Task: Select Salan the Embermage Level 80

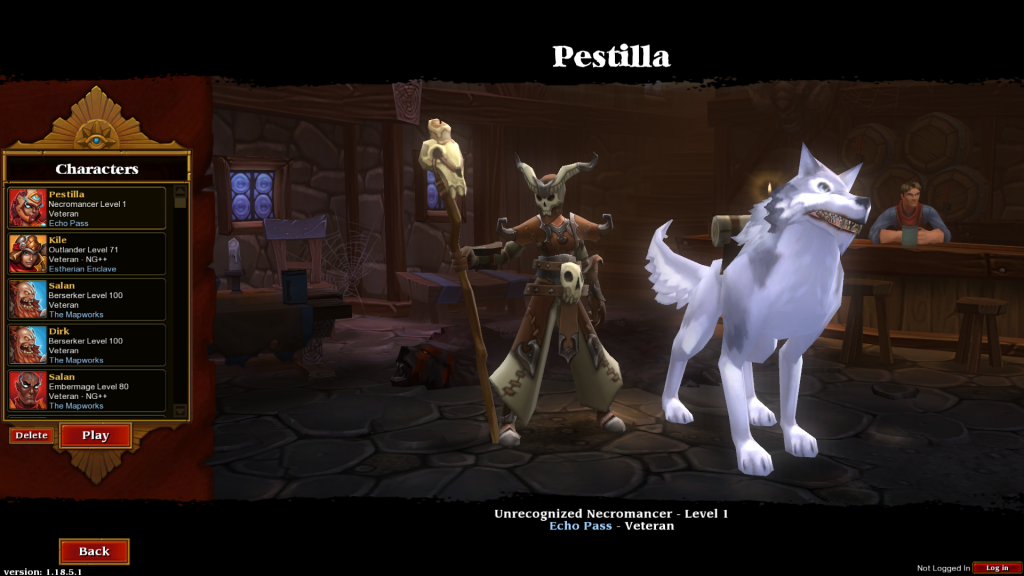Action: pos(87,391)
